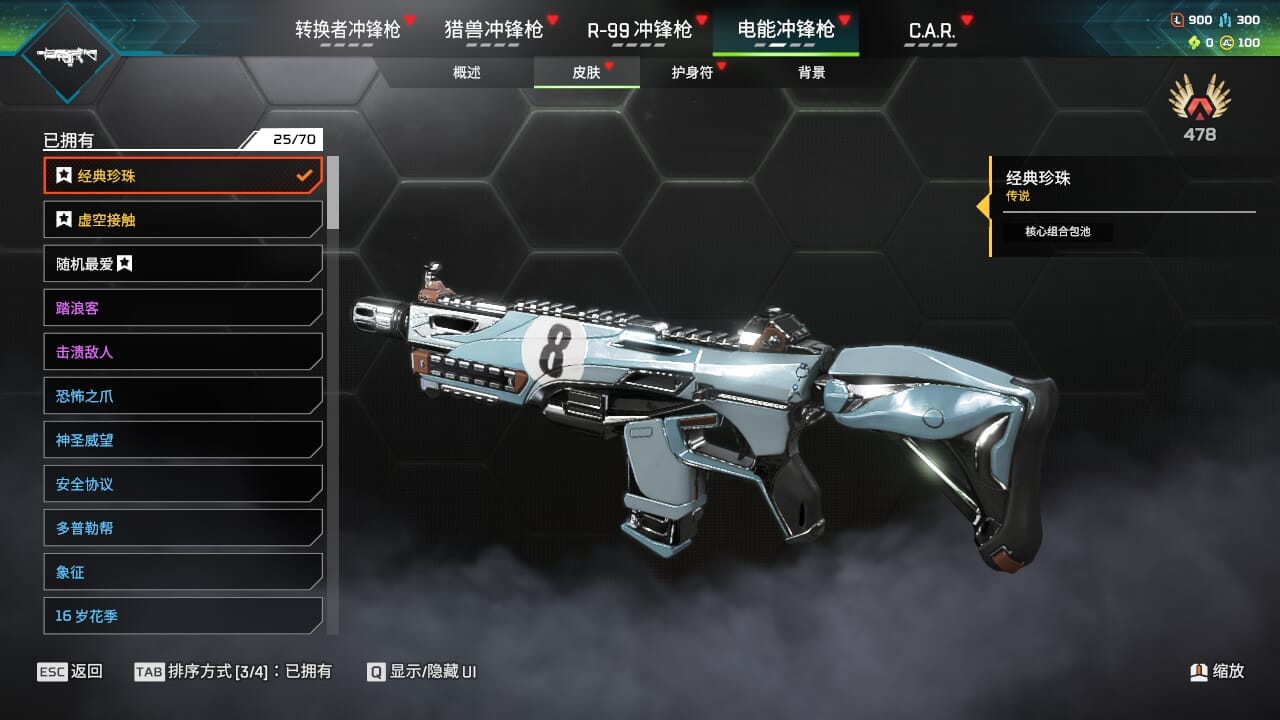Pick the 神圣威望 skin
Viewport: 1280px width, 720px height.
coord(183,440)
